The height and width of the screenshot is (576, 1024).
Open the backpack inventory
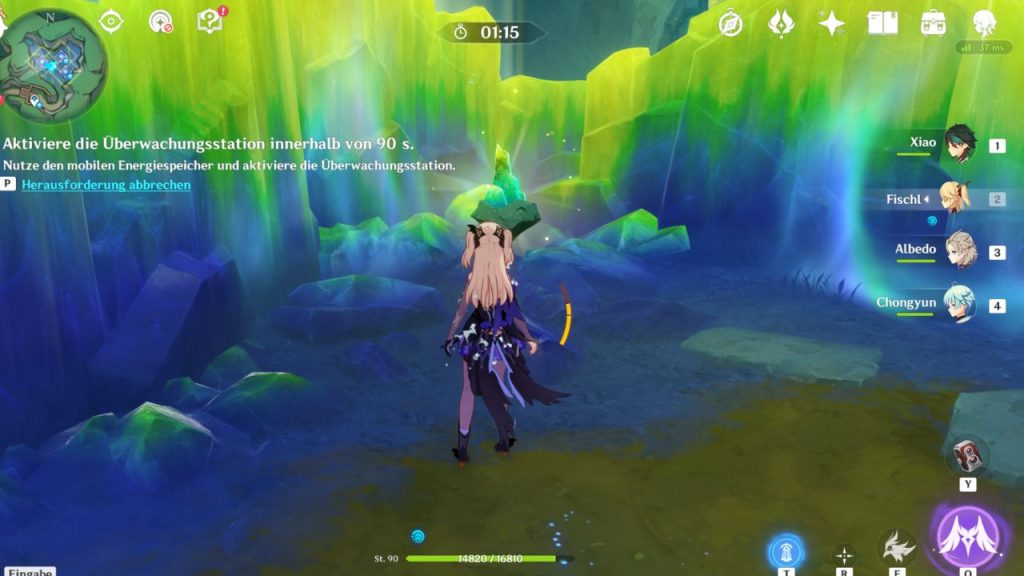(x=934, y=23)
